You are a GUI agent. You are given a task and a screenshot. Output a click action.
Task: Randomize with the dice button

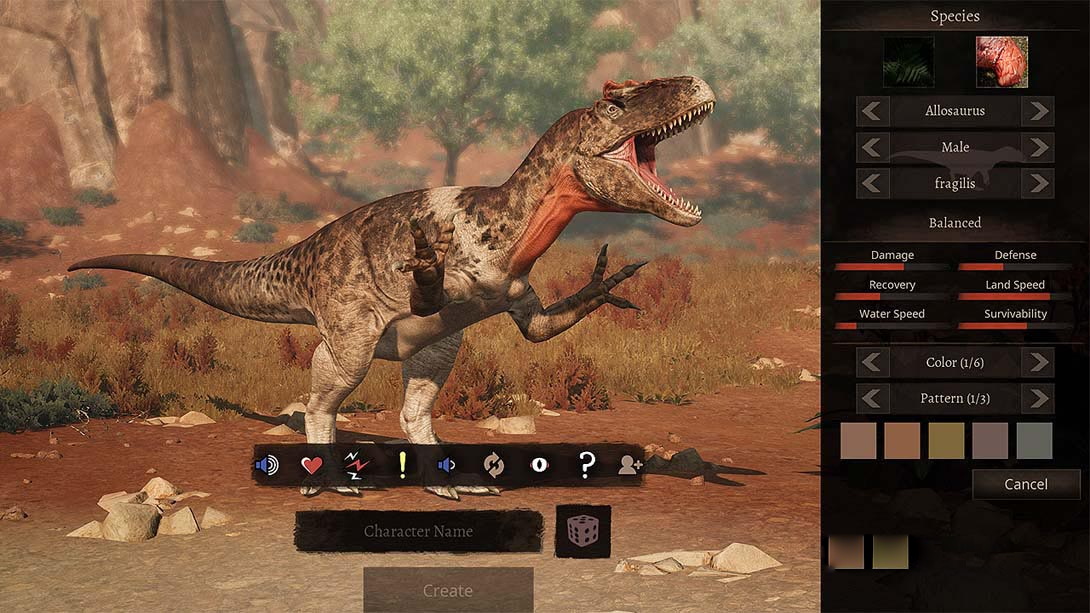[x=583, y=531]
